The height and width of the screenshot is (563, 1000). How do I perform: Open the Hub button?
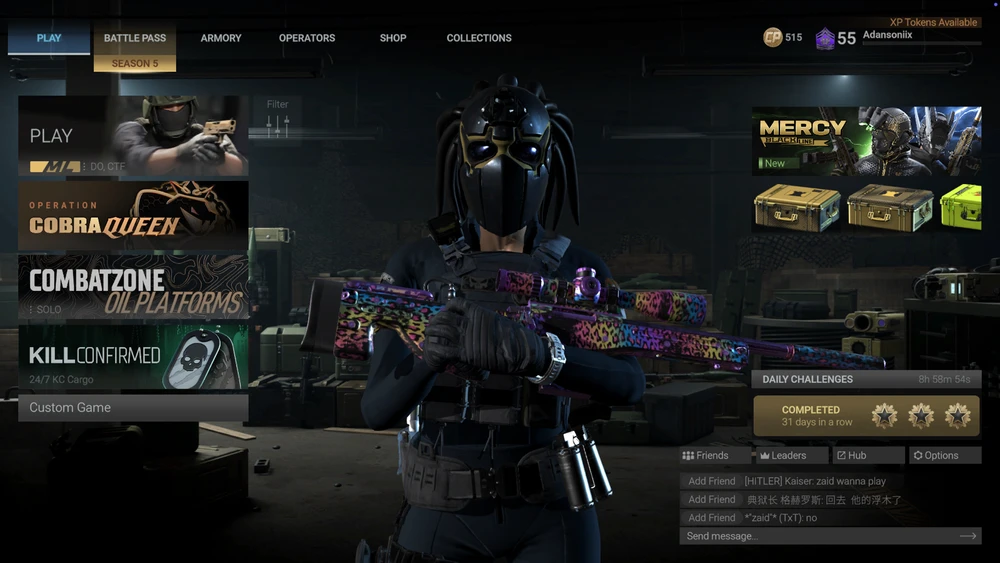coord(867,456)
